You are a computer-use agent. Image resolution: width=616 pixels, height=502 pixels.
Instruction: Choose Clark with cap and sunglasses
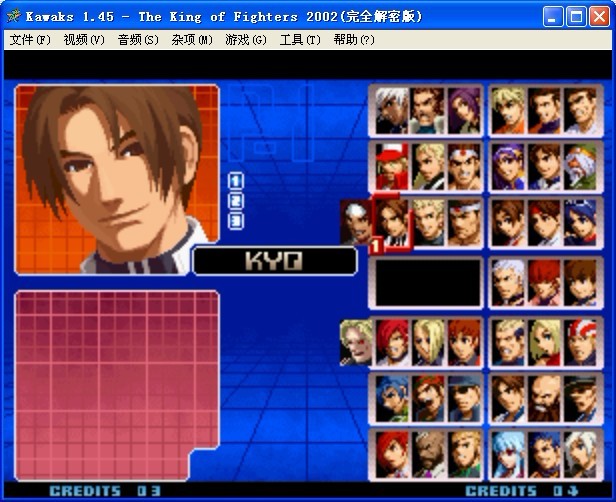(464, 398)
